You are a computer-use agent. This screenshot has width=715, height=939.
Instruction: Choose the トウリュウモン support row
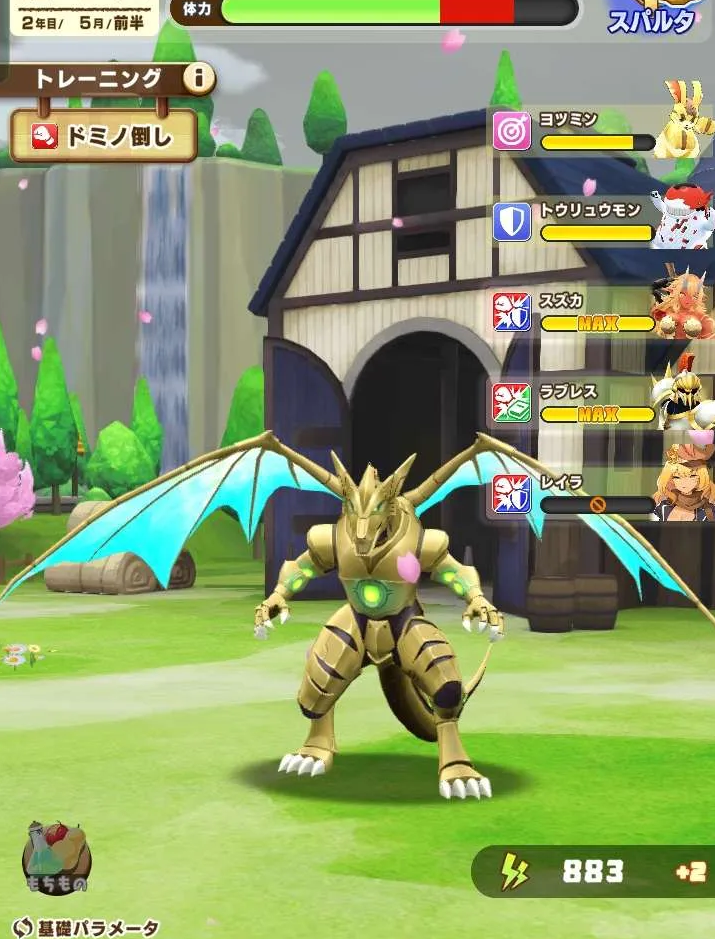(600, 222)
